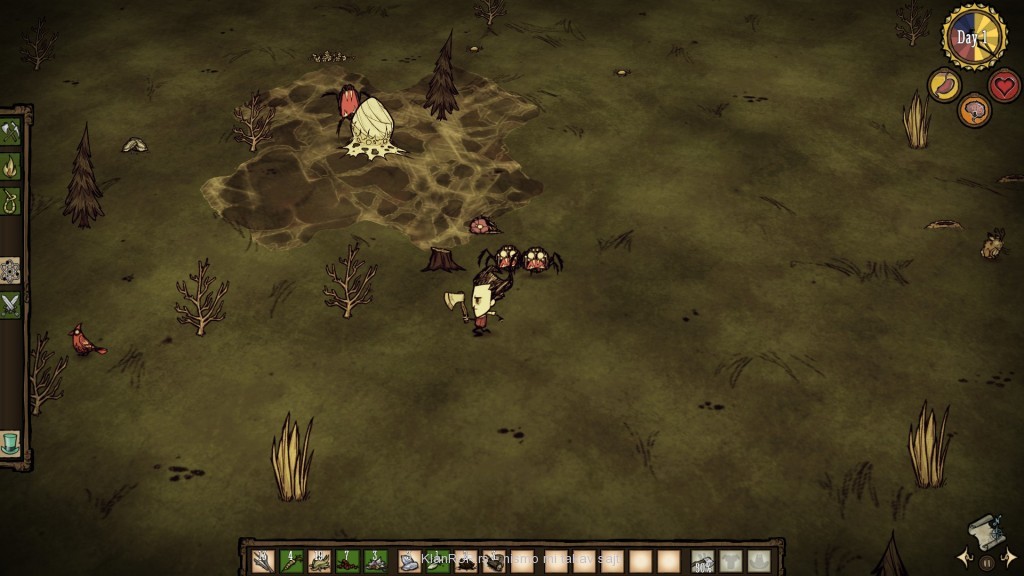The height and width of the screenshot is (576, 1024).
Task: Select the twigs inventory slot
Action: (x=263, y=561)
